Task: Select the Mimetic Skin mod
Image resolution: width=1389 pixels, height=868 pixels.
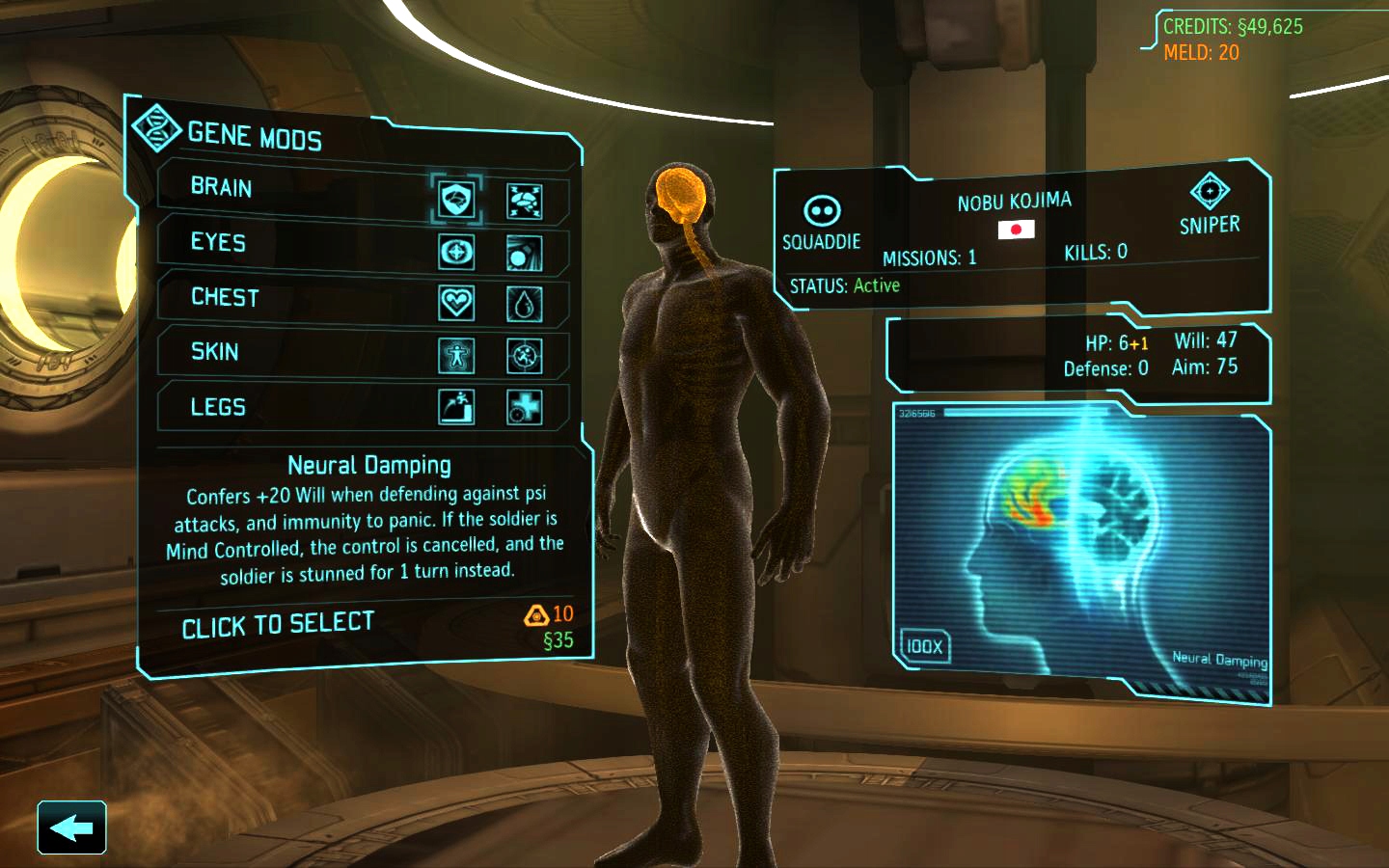Action: 455,358
